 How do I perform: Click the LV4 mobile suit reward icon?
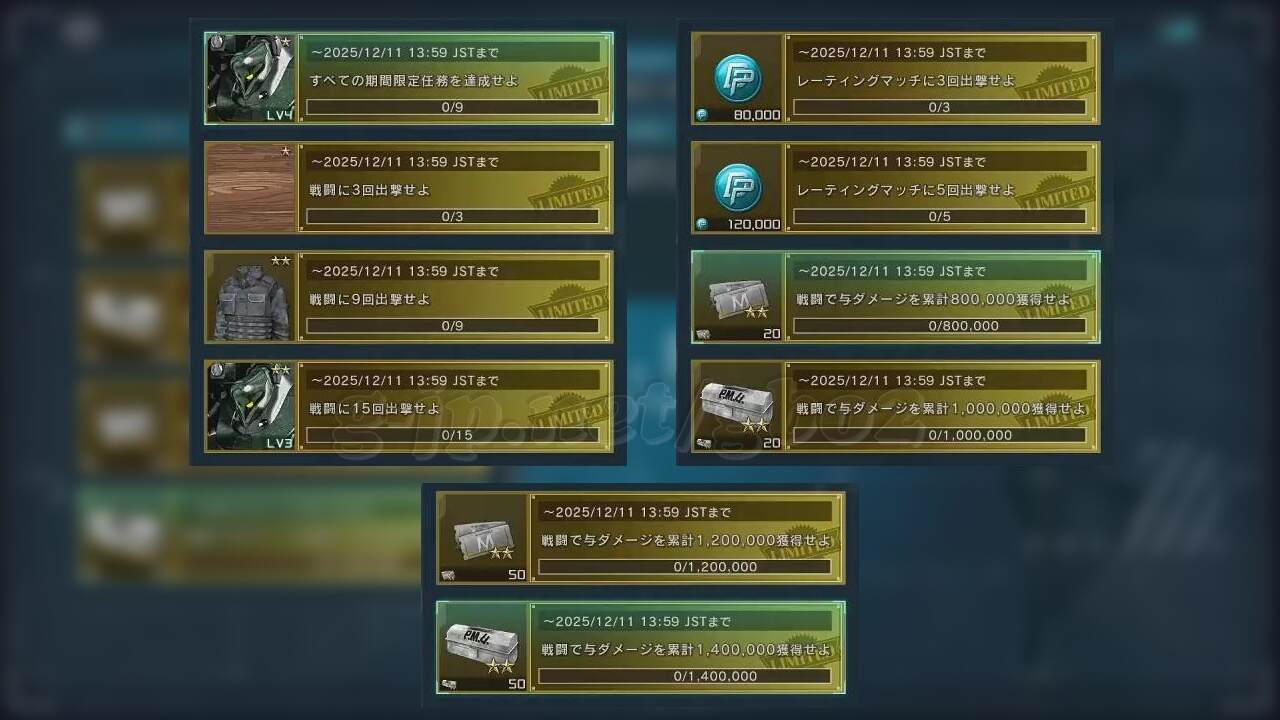(251, 78)
